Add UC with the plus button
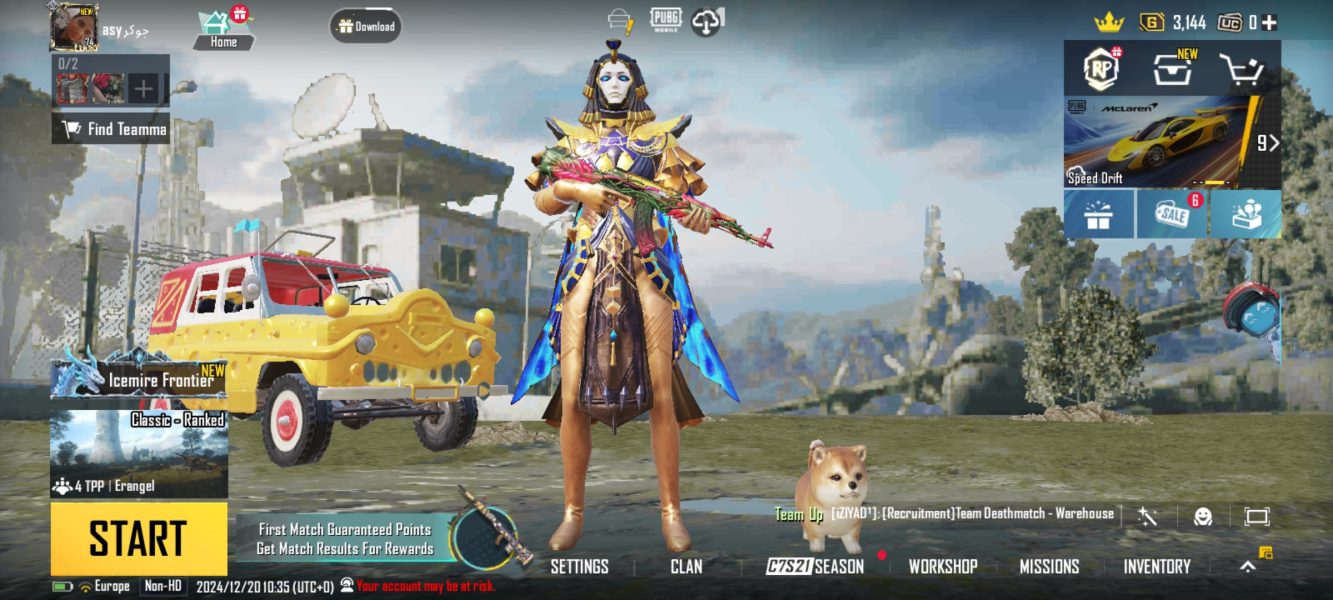 click(1269, 22)
